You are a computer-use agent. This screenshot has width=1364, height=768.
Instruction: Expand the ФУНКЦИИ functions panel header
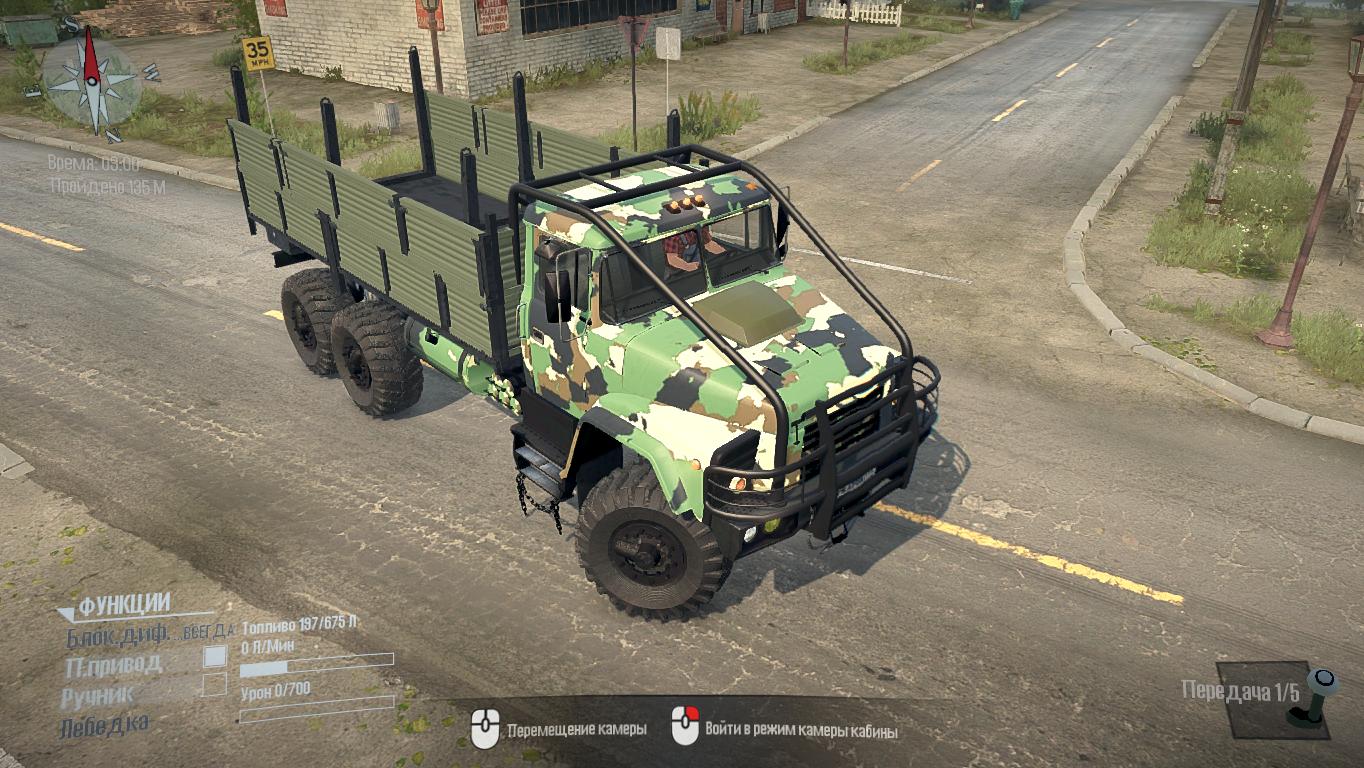122,604
